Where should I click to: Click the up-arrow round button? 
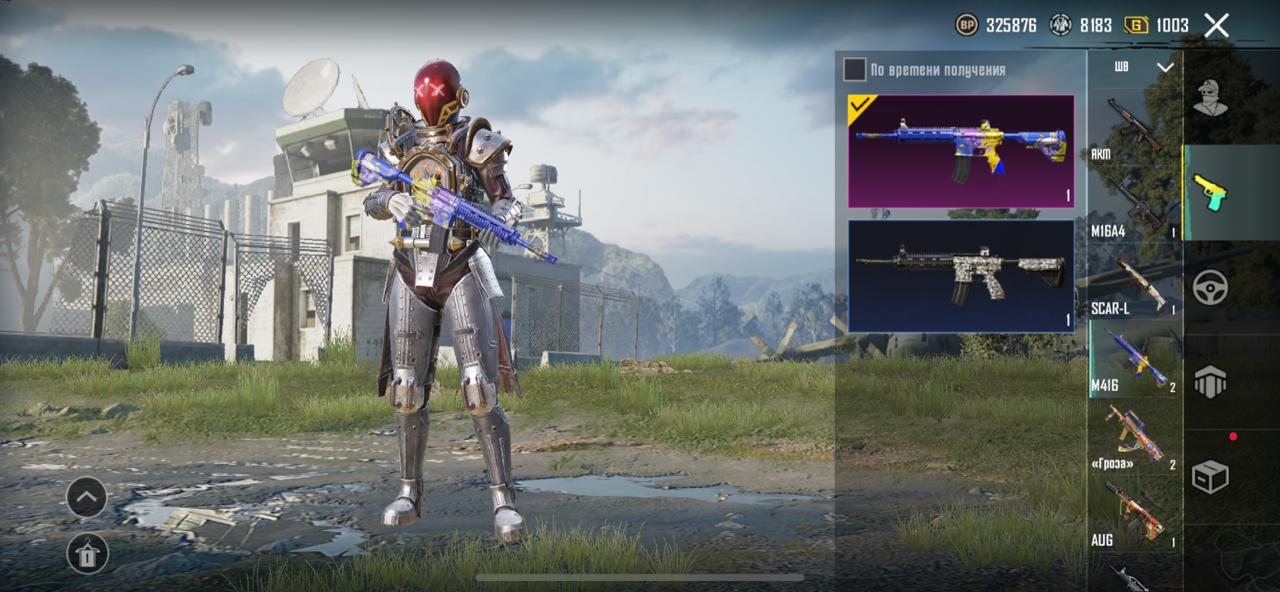tap(87, 497)
